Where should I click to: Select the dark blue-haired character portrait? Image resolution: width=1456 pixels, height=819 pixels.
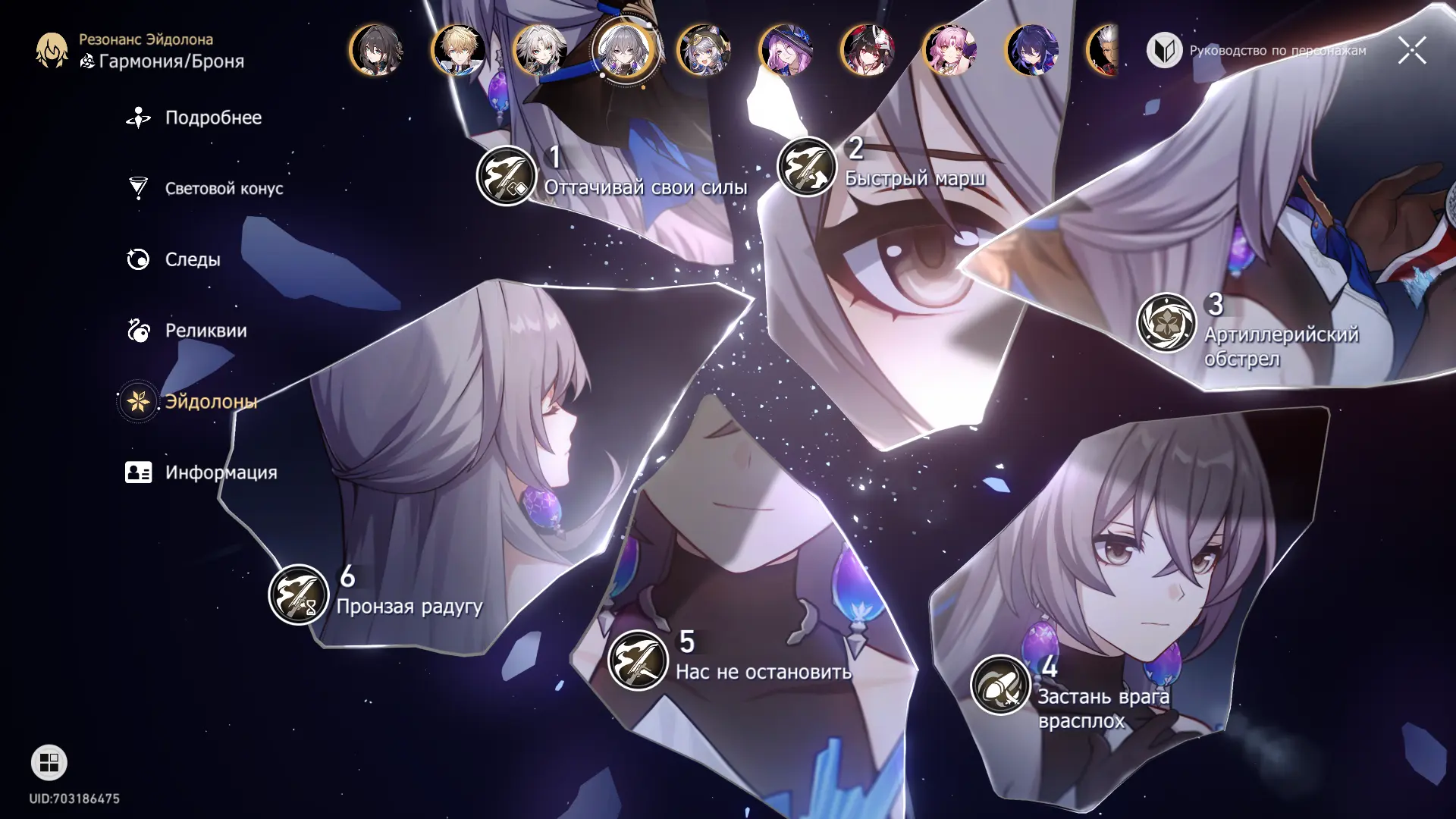[x=1031, y=51]
